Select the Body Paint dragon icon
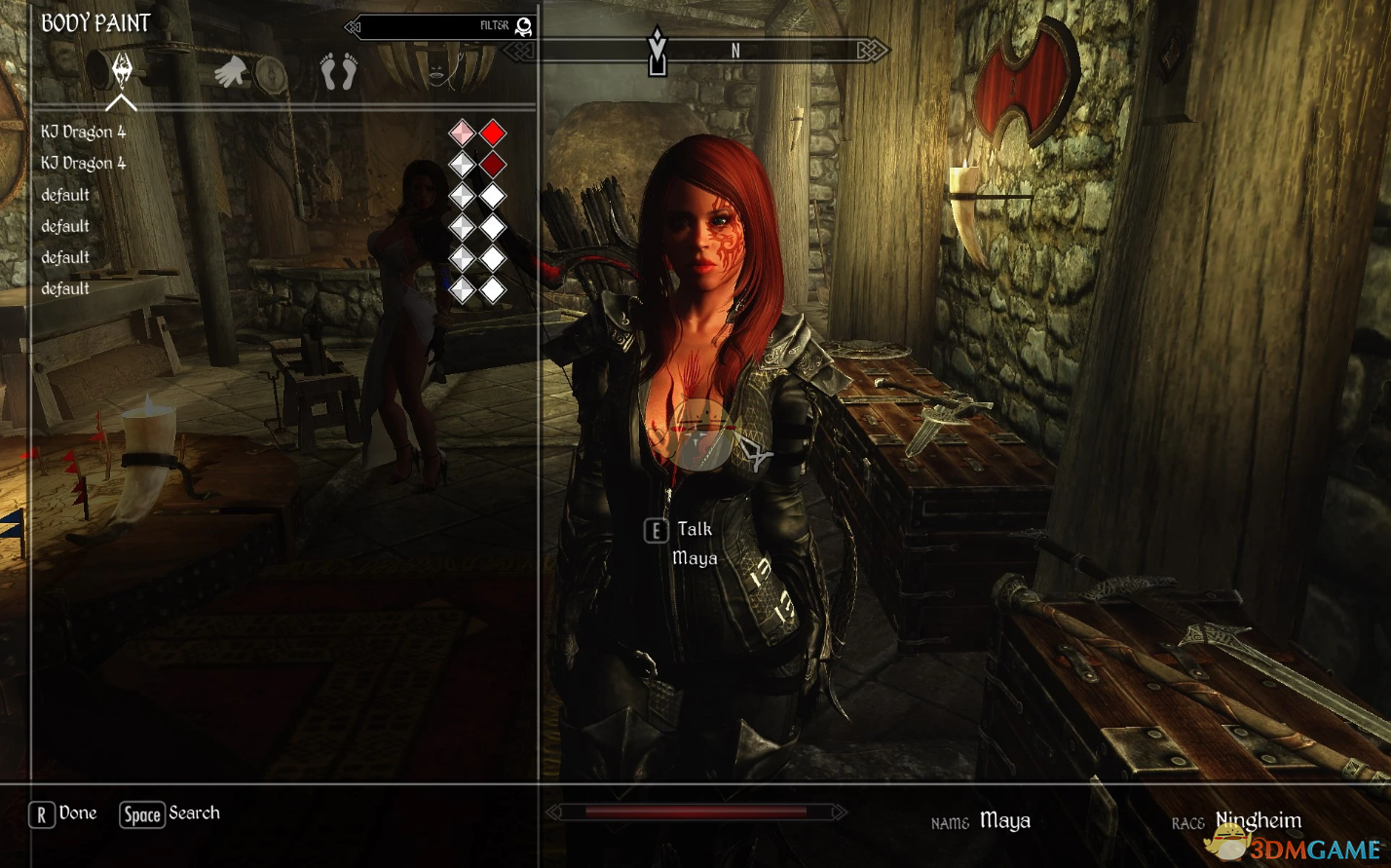 (121, 70)
